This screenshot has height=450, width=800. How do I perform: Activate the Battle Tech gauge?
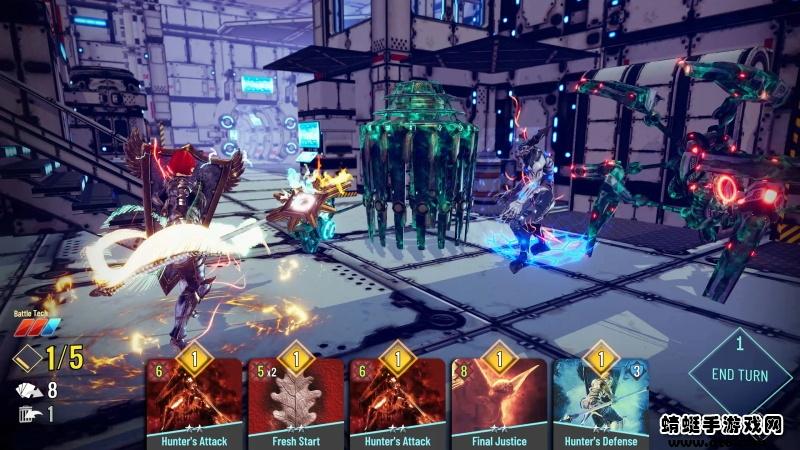[x=36, y=327]
